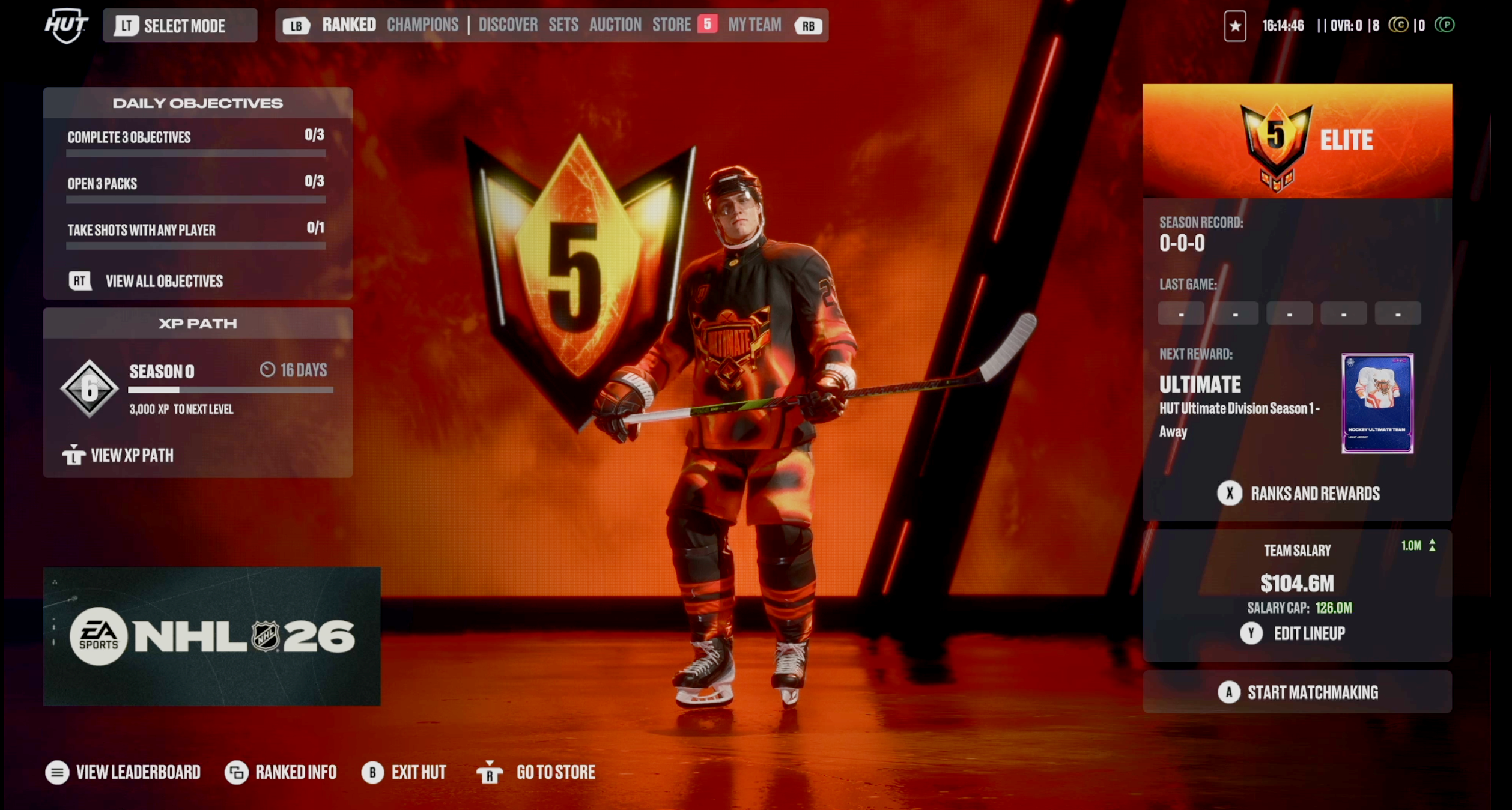Image resolution: width=1512 pixels, height=810 pixels.
Task: Open the My Team tab
Action: coord(754,25)
